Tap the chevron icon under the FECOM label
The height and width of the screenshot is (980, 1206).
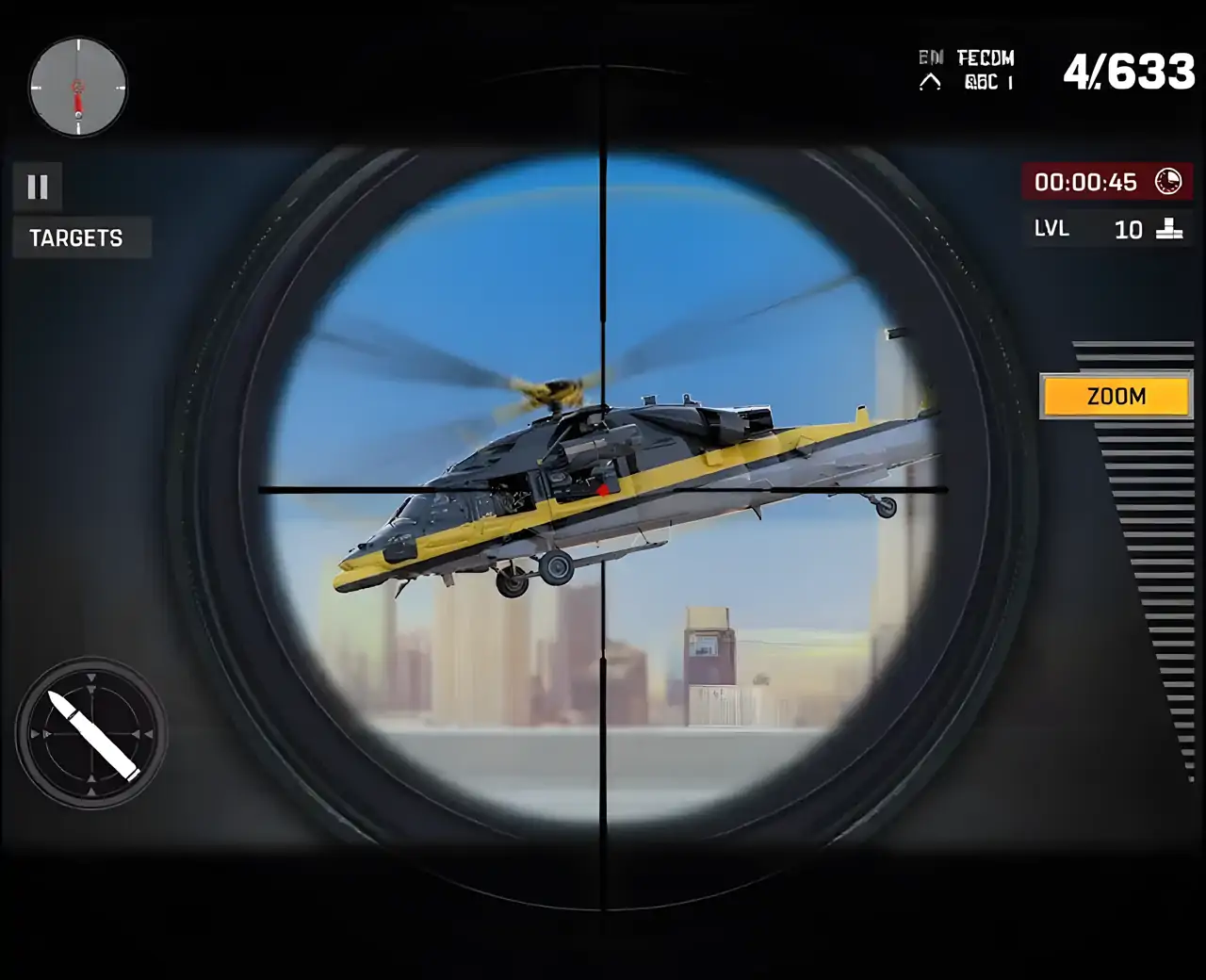tap(931, 81)
